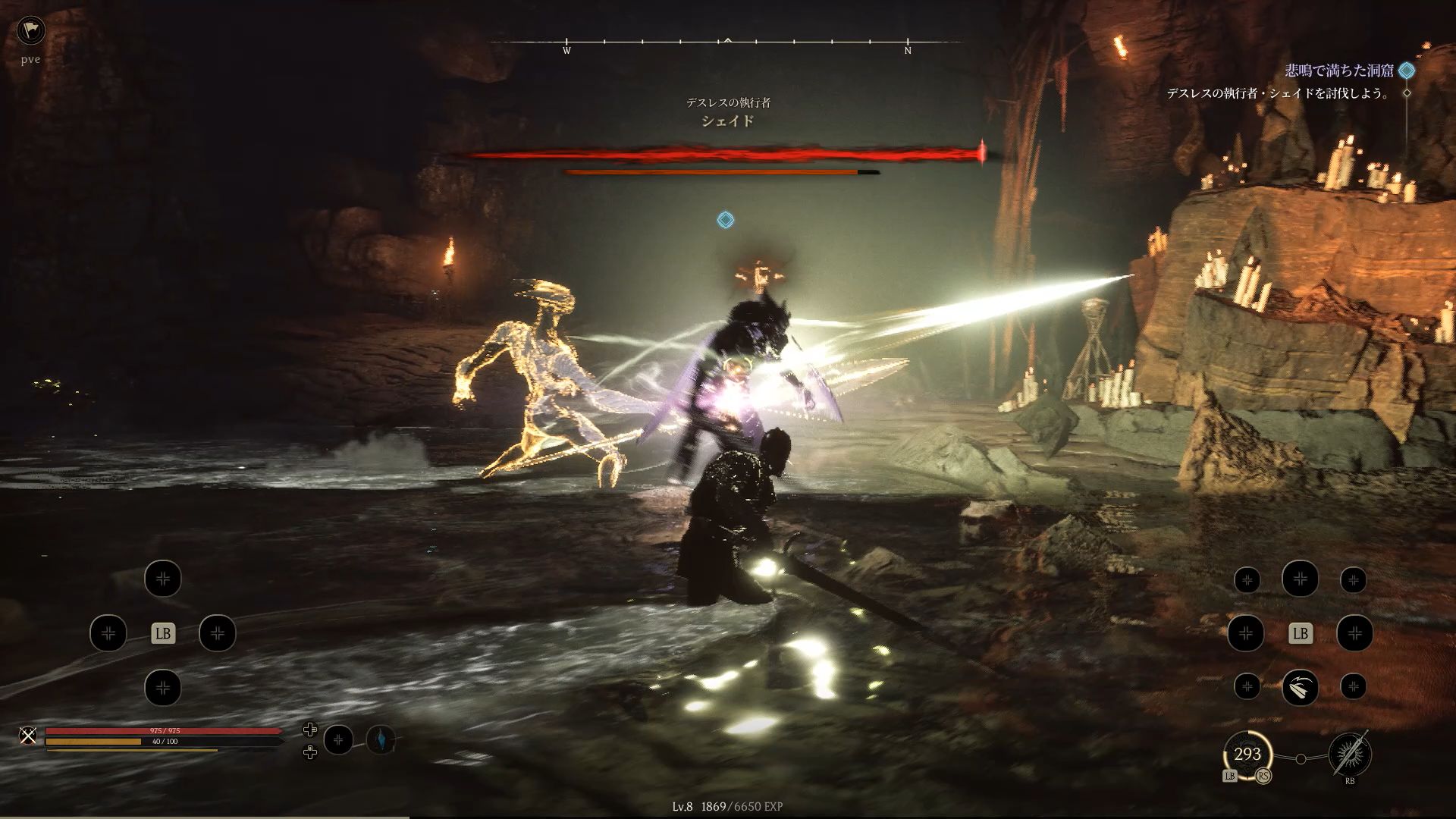Click the flag icon above the pve label
1456x819 pixels.
[30, 30]
